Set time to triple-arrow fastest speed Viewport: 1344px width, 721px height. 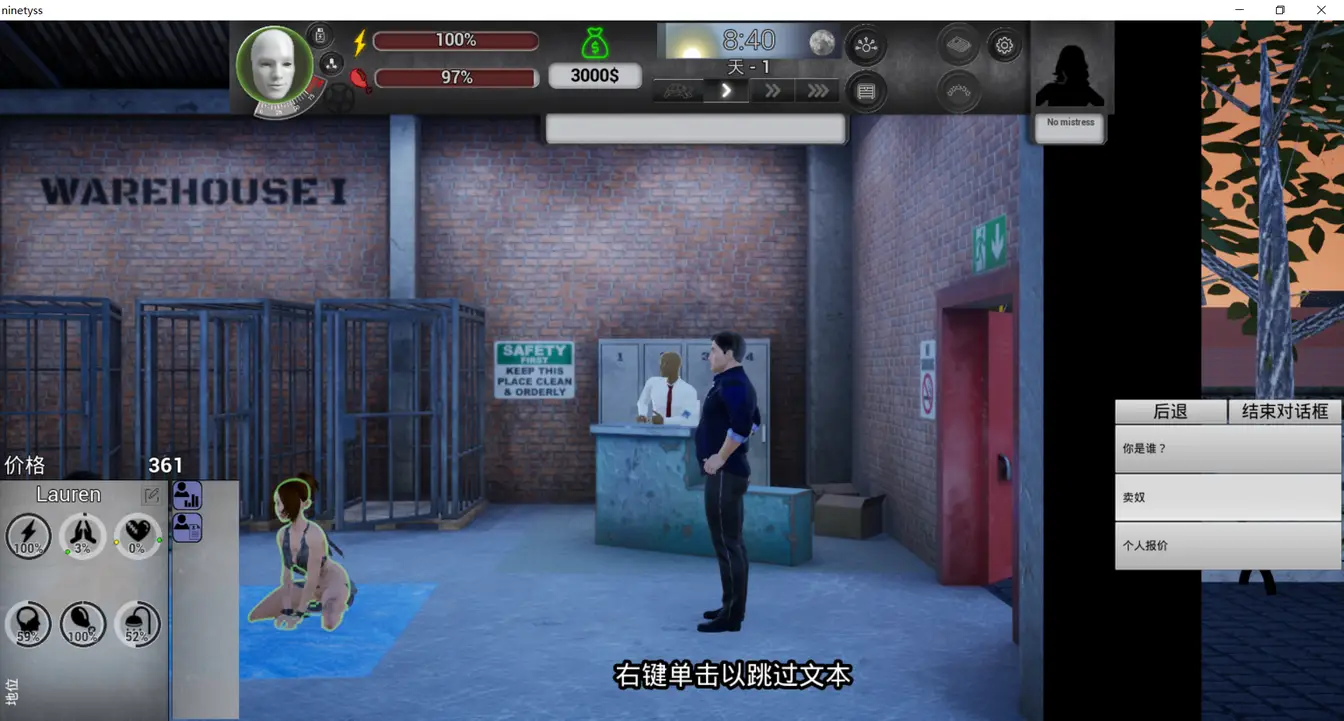point(817,91)
